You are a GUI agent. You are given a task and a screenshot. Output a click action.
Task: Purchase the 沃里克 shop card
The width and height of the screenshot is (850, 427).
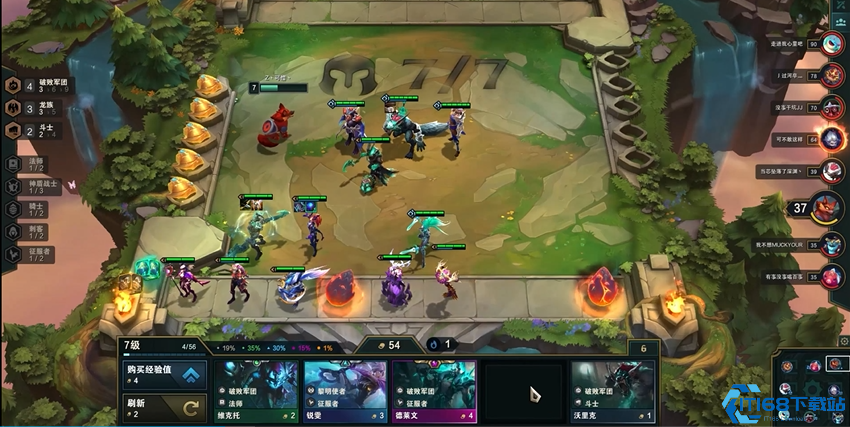click(x=612, y=391)
